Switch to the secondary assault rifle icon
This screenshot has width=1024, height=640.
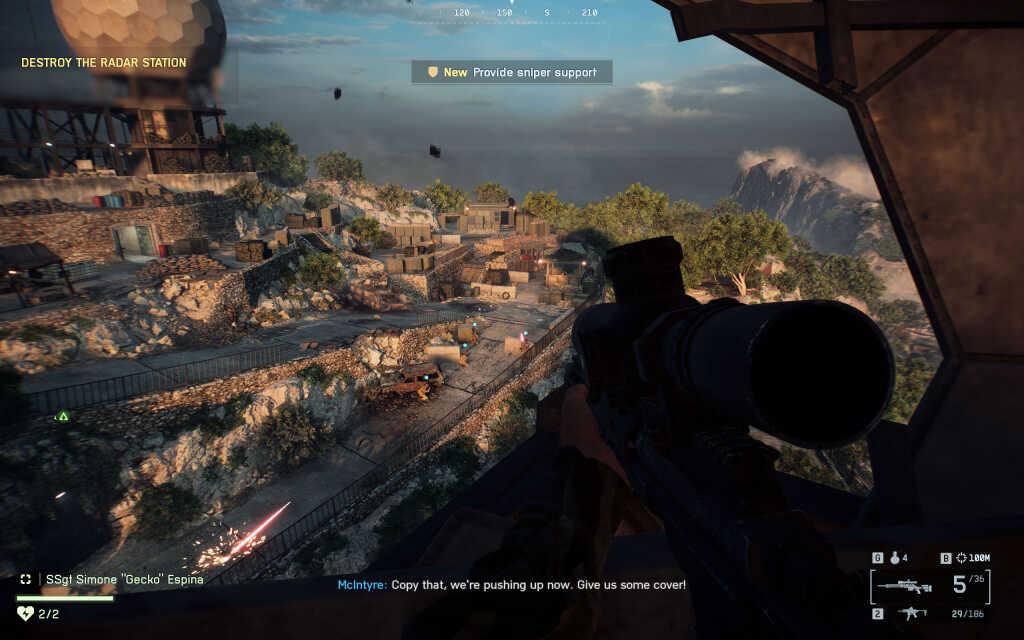(912, 612)
